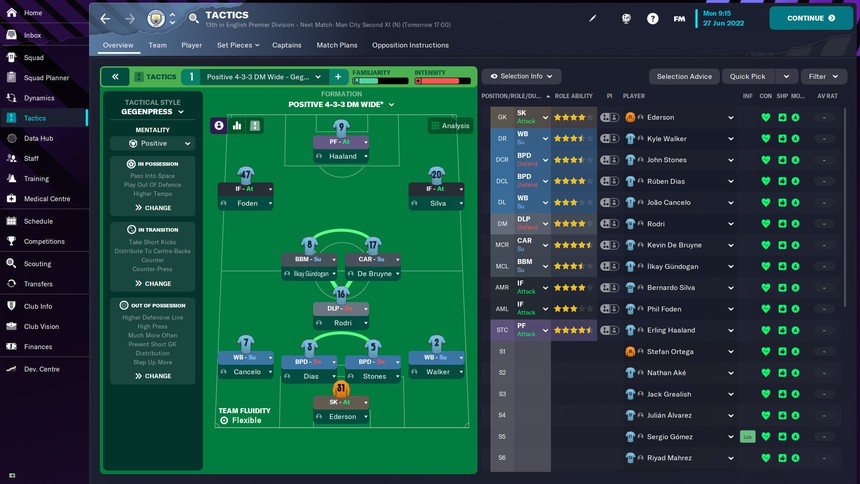Switch to the Captains tab

pyautogui.click(x=287, y=45)
